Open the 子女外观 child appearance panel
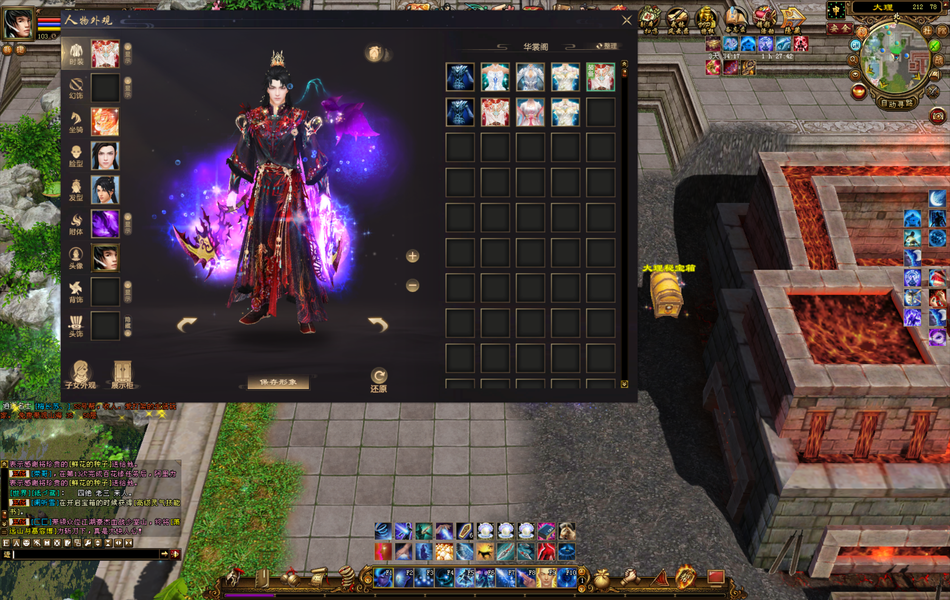The width and height of the screenshot is (950, 600). pos(80,375)
